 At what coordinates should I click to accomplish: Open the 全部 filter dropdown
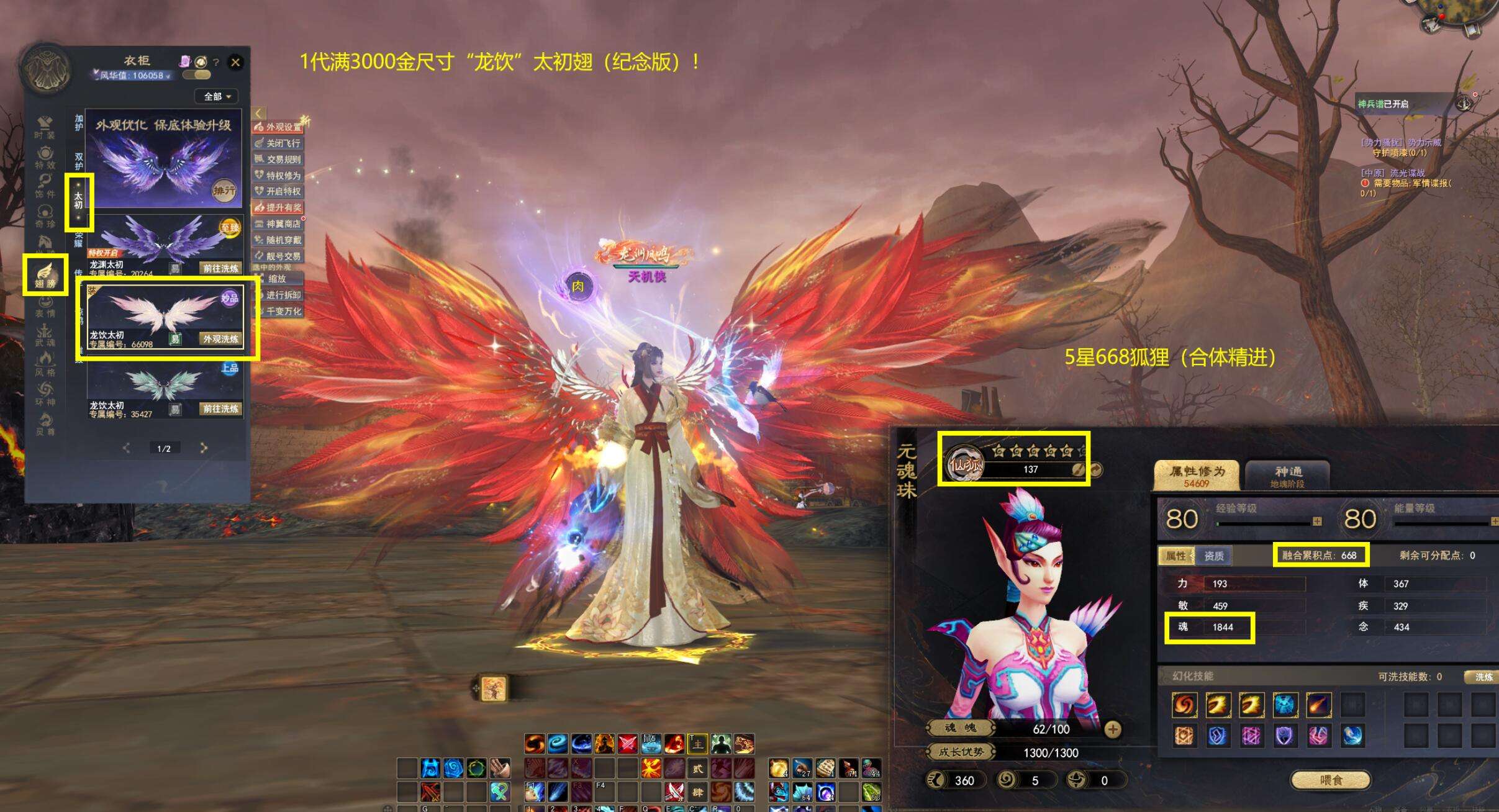(217, 96)
